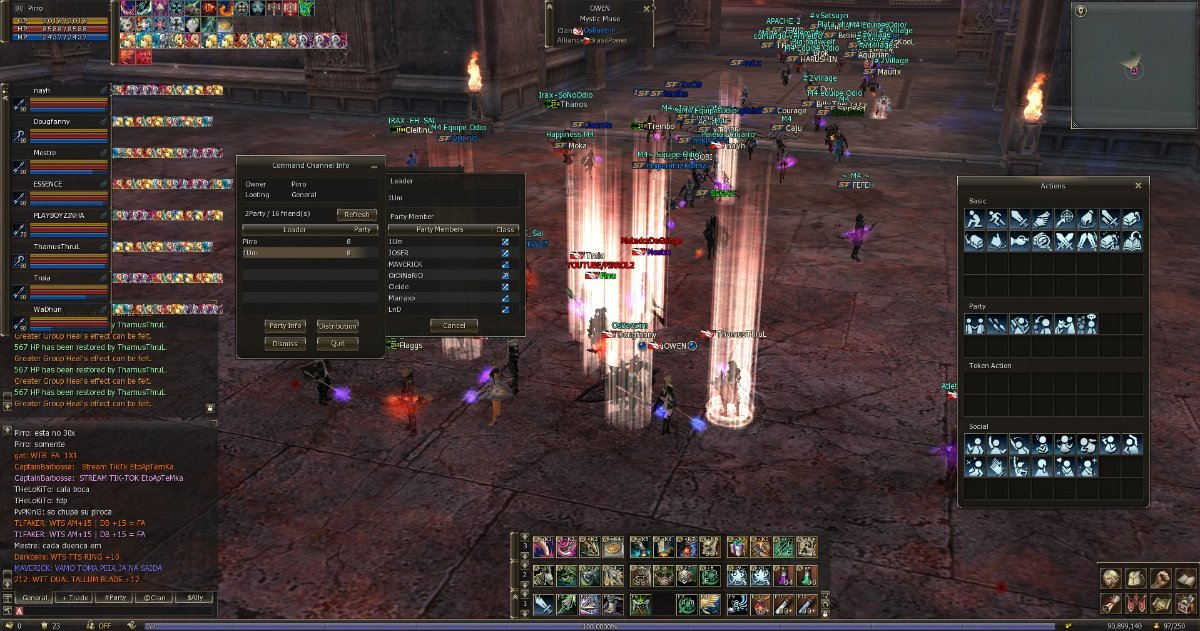Minimize the Command Channel Info window
Viewport: 1200px width, 631px height.
[x=373, y=165]
